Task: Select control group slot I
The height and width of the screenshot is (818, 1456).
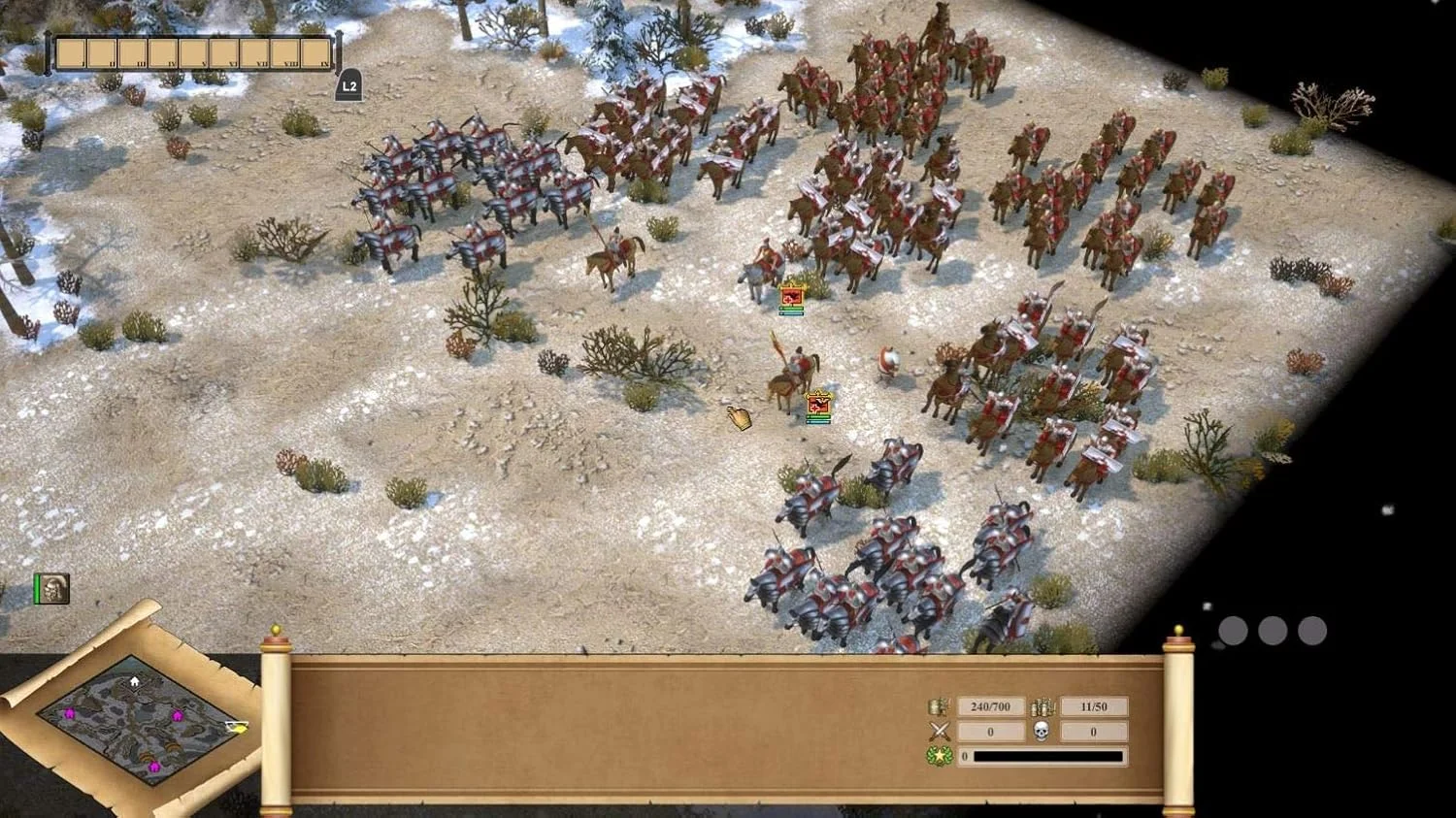Action: [x=71, y=53]
